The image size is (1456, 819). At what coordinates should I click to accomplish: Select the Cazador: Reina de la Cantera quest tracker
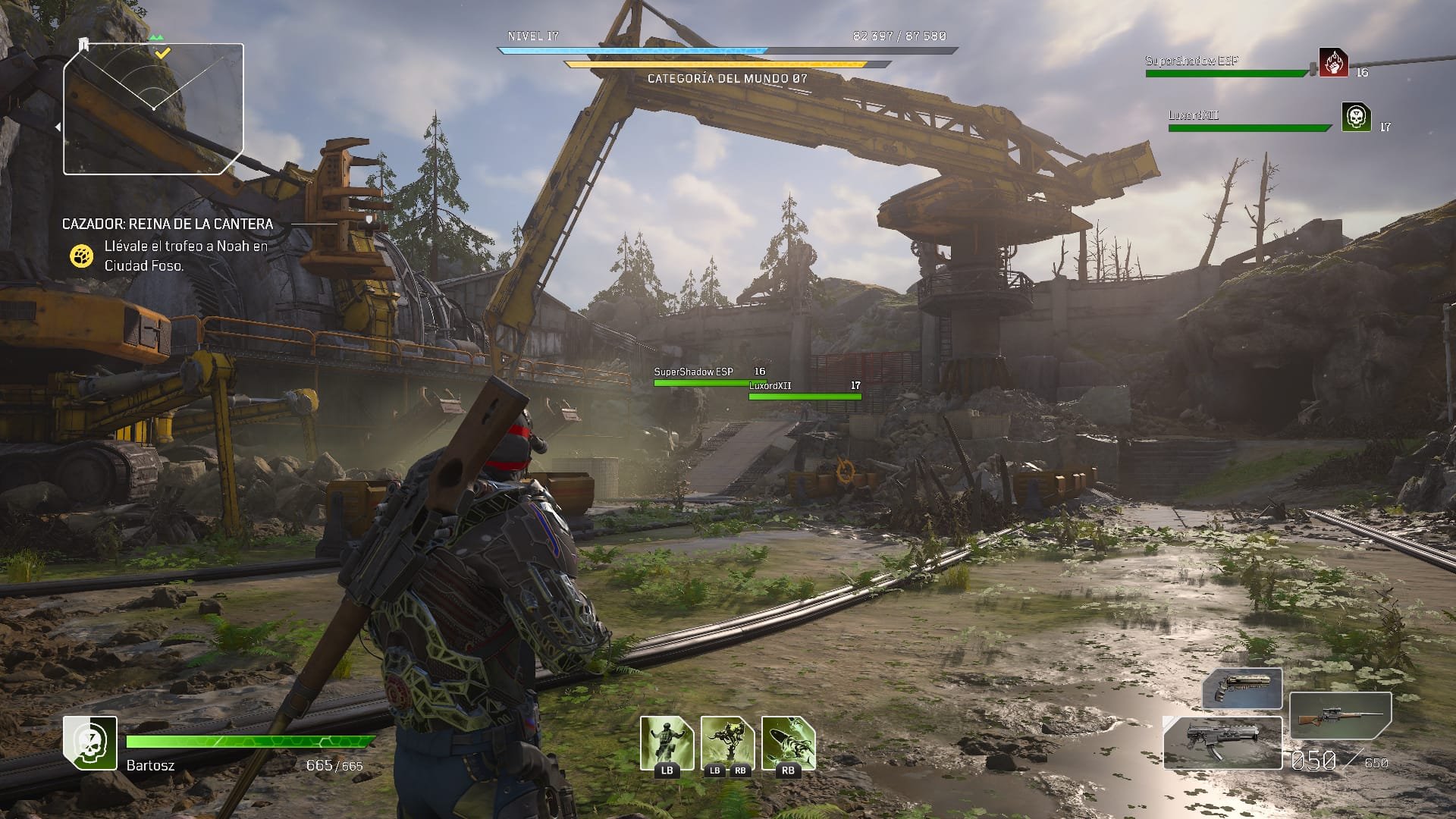pos(168,224)
